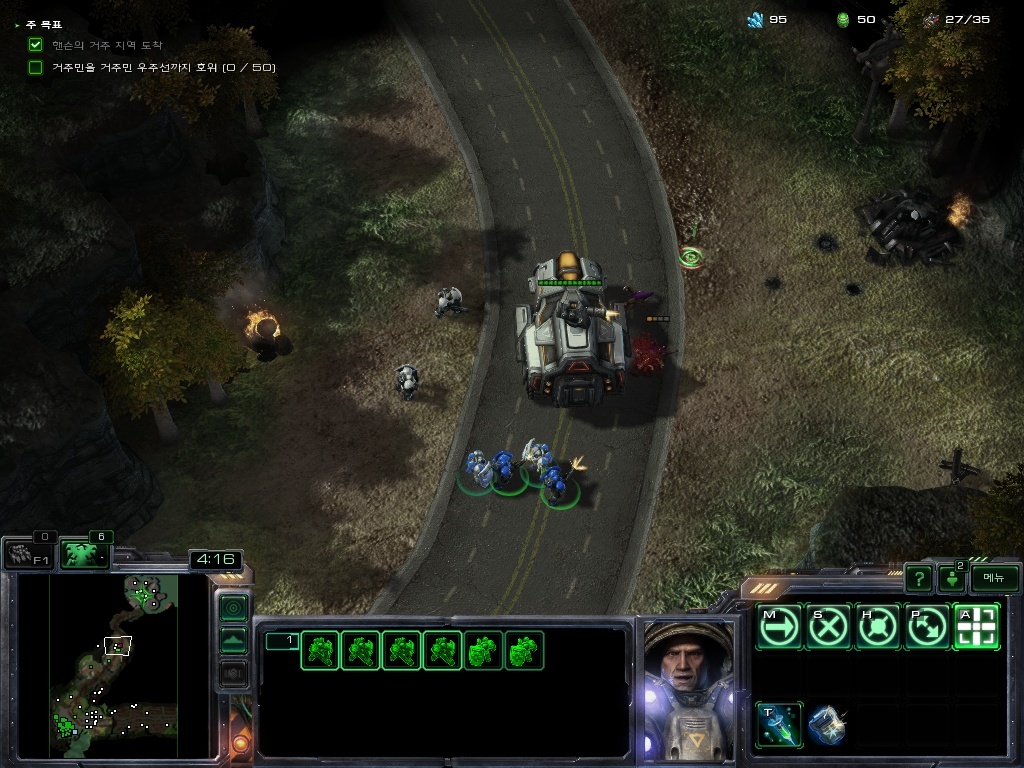Use the Stimpack ability (T)

[x=779, y=725]
